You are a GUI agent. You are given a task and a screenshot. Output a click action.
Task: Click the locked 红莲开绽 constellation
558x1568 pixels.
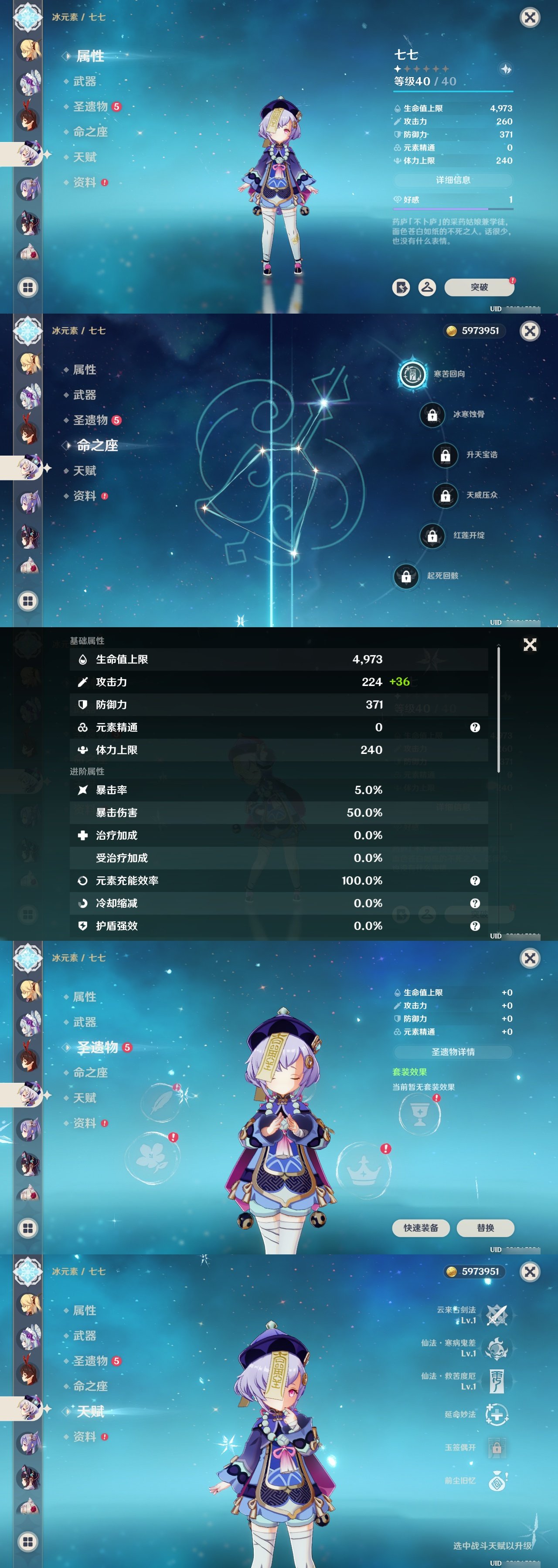[x=432, y=536]
